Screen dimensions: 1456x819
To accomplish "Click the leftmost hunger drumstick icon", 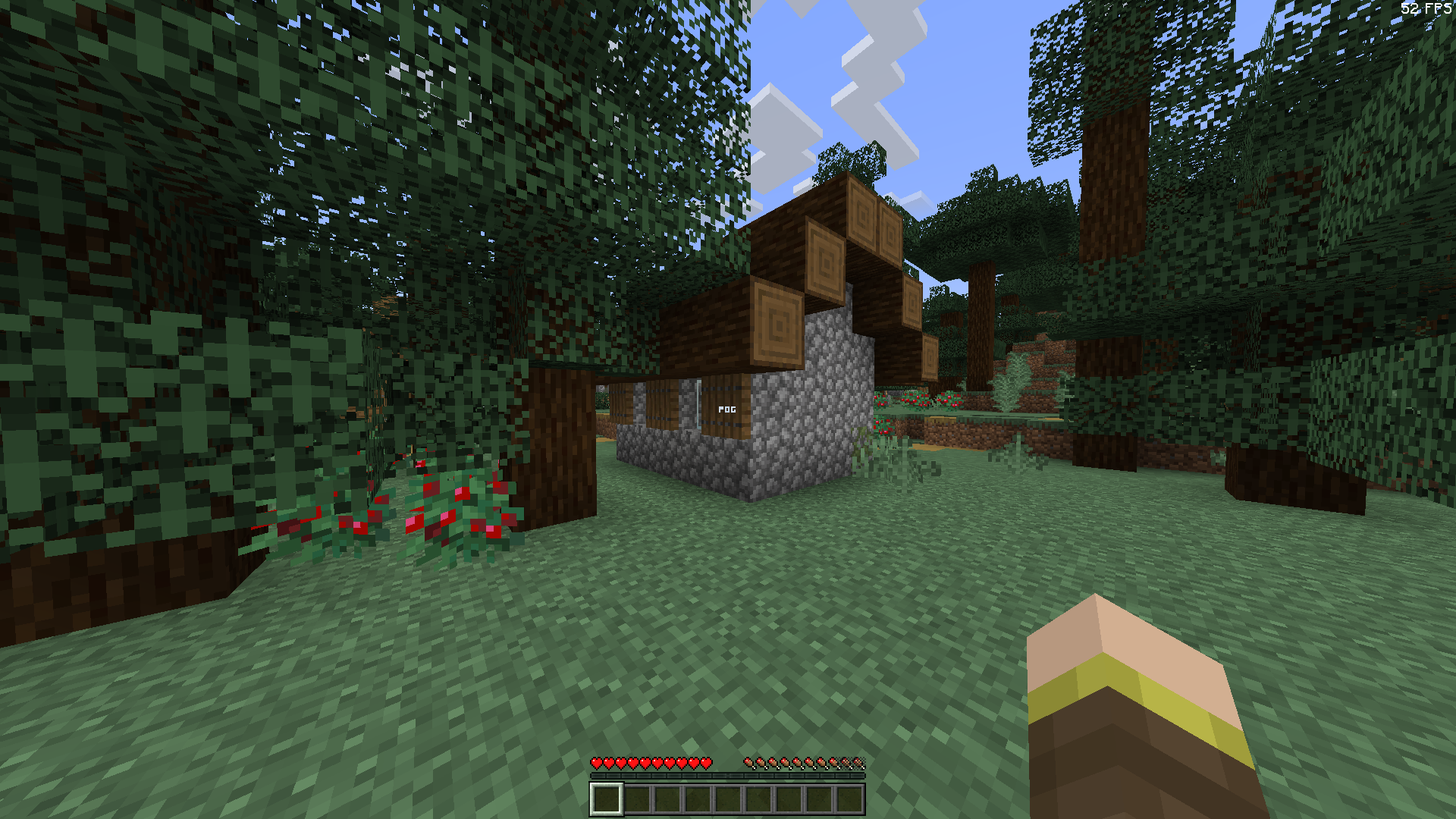I will pyautogui.click(x=751, y=764).
